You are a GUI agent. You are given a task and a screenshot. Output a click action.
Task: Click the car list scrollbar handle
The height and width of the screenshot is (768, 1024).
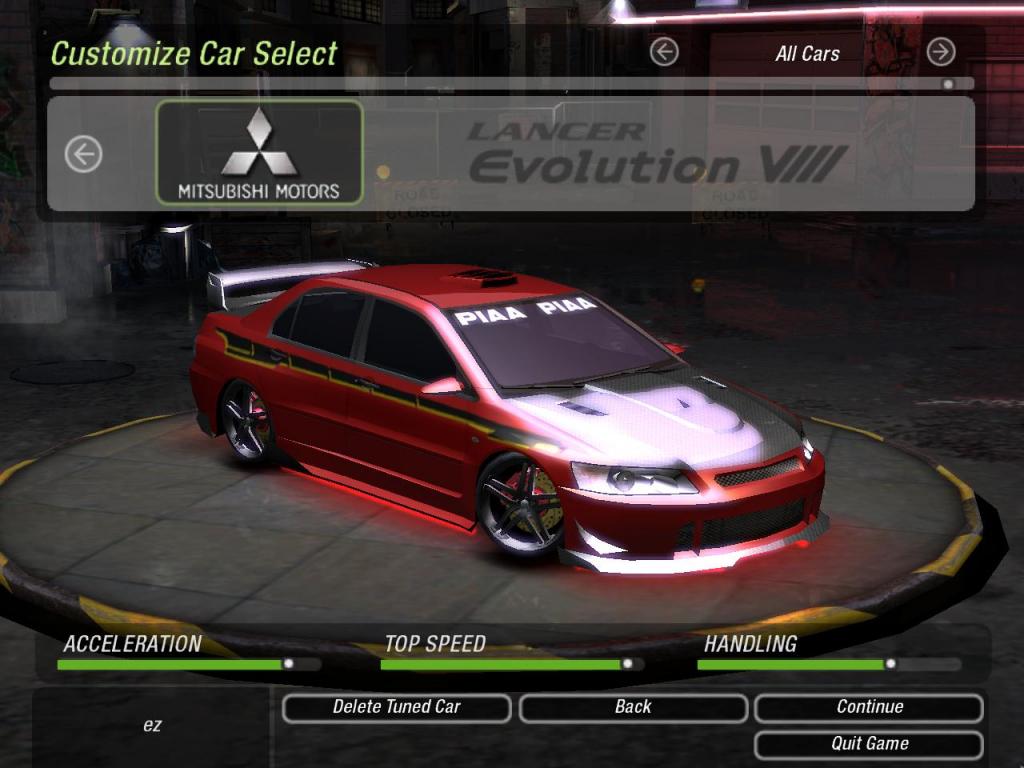947,85
